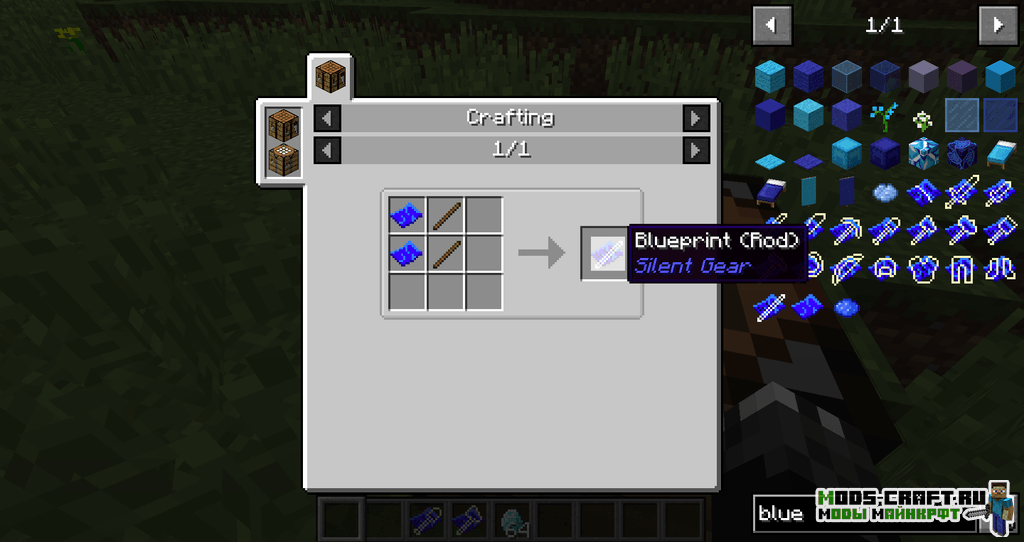Click the boots blueprint item

(998, 268)
